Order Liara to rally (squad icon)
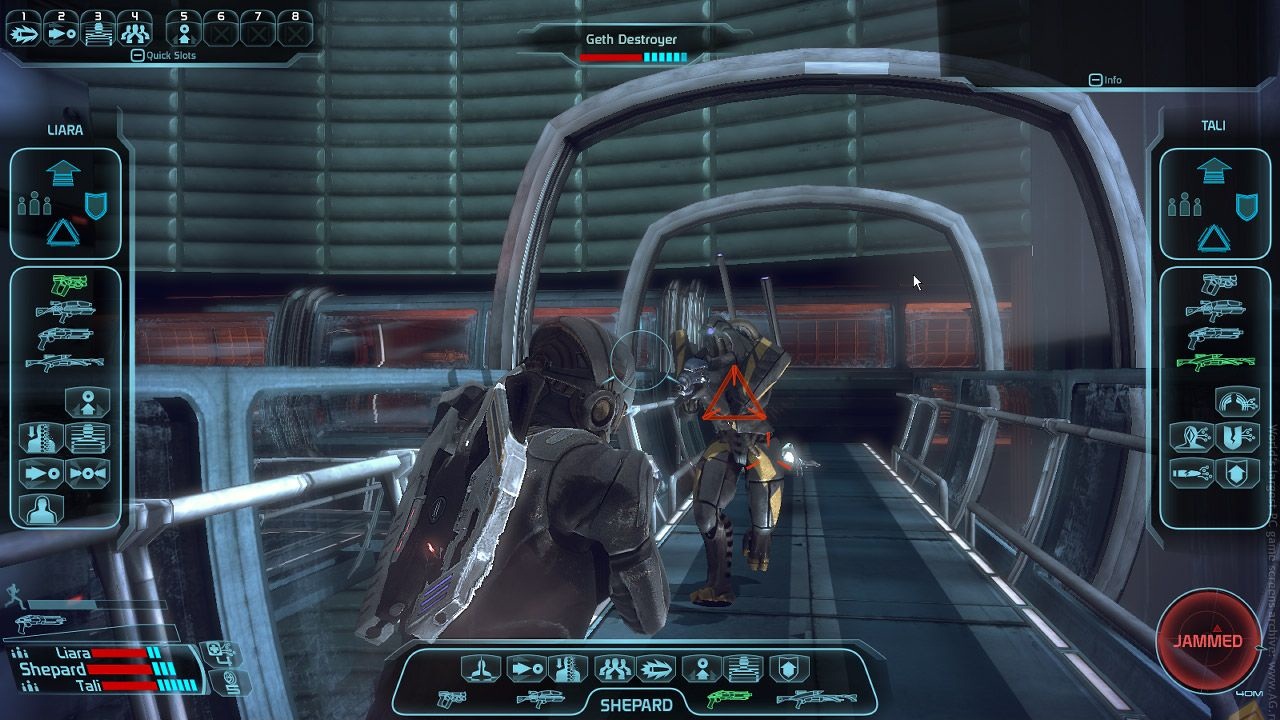This screenshot has width=1280, height=720. pos(35,206)
